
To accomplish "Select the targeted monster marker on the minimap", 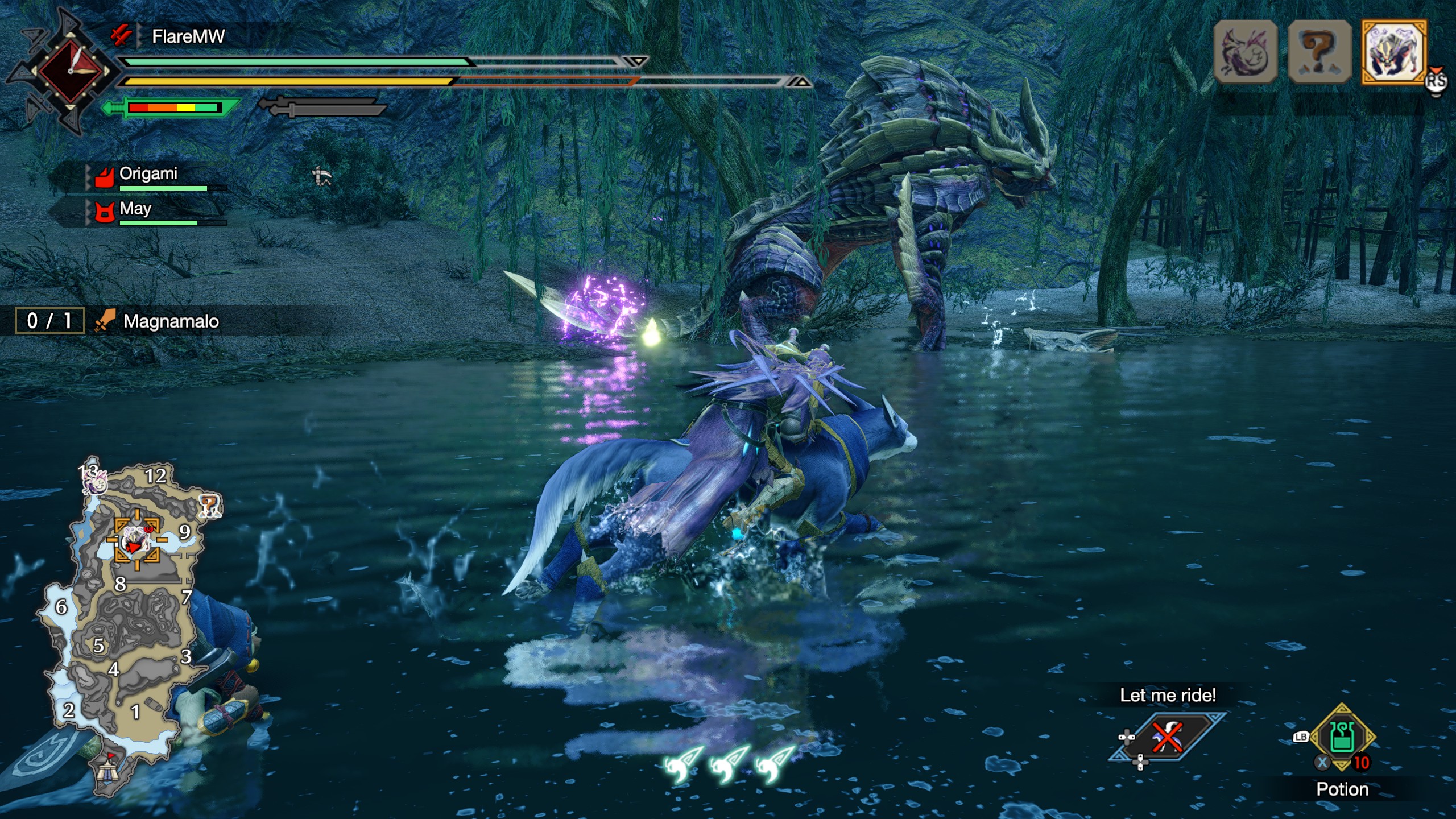I will (136, 540).
